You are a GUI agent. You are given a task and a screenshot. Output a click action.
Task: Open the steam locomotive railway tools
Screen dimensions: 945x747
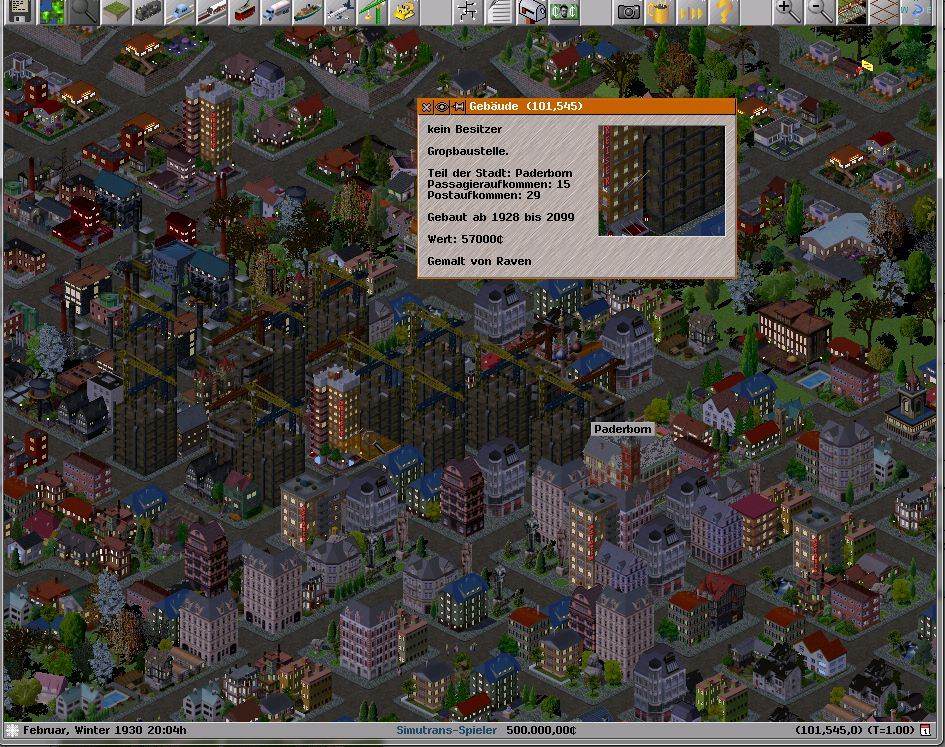click(x=148, y=11)
